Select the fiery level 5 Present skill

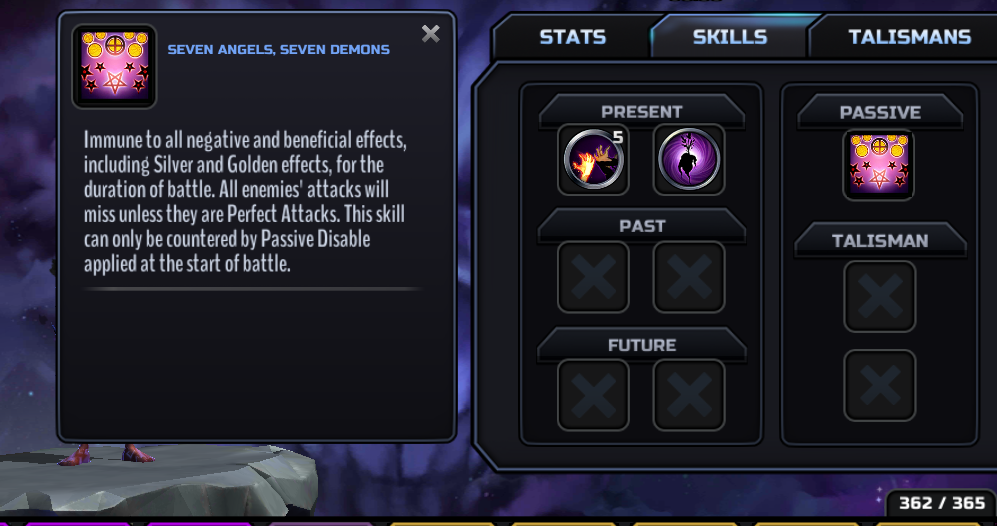[x=593, y=160]
